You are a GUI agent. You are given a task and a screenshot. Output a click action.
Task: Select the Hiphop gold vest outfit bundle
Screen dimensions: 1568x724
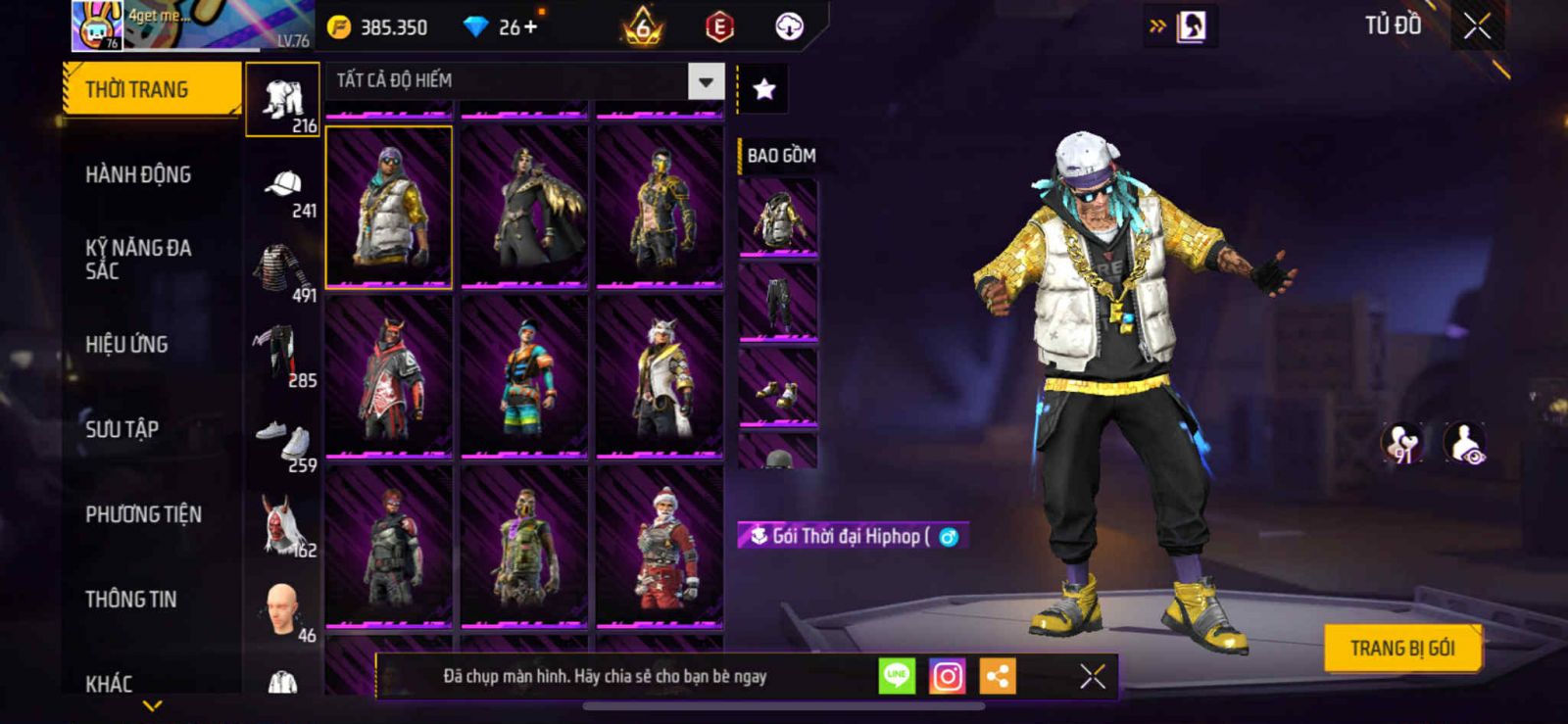click(x=389, y=207)
